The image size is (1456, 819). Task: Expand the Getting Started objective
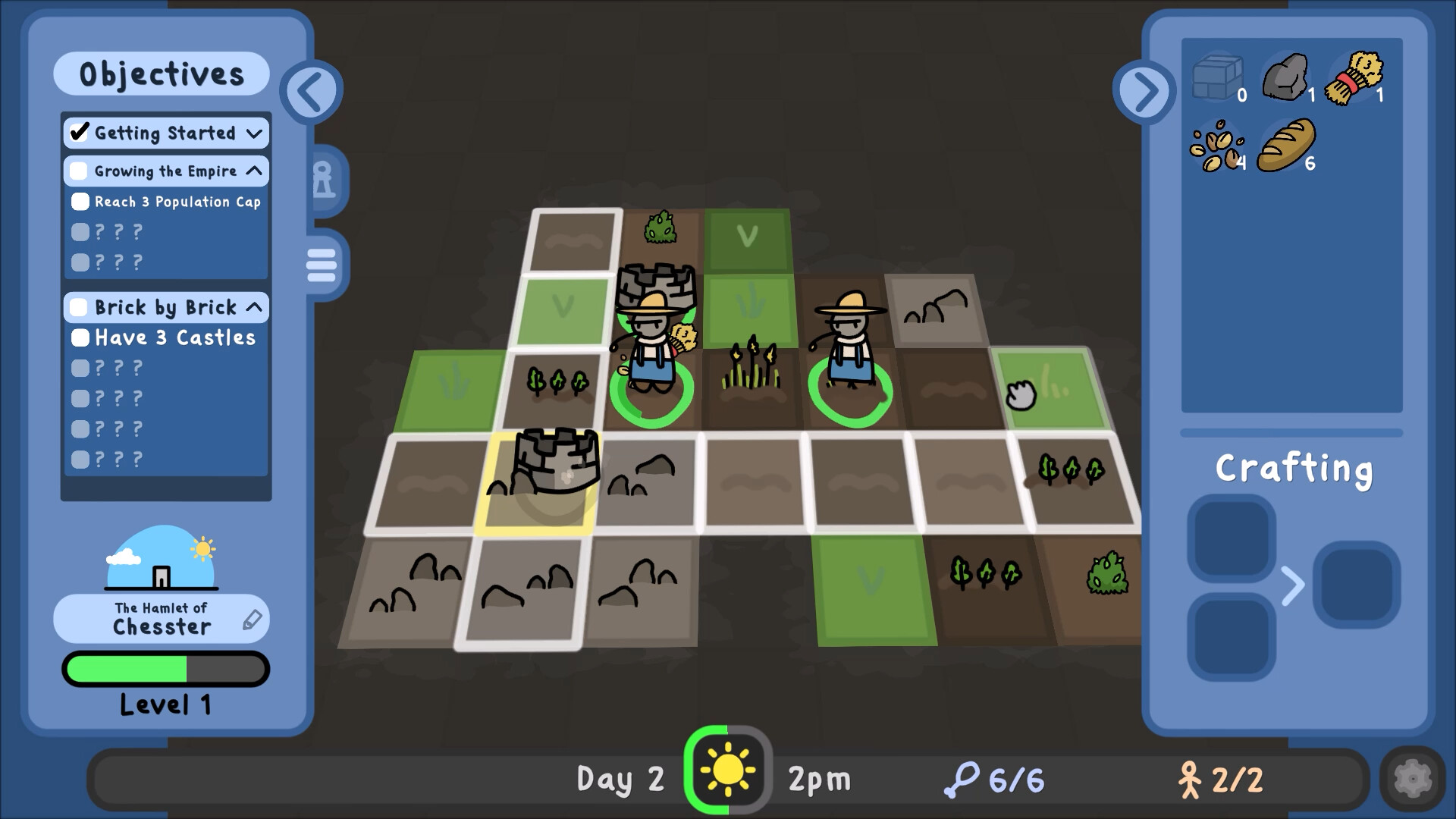(253, 133)
